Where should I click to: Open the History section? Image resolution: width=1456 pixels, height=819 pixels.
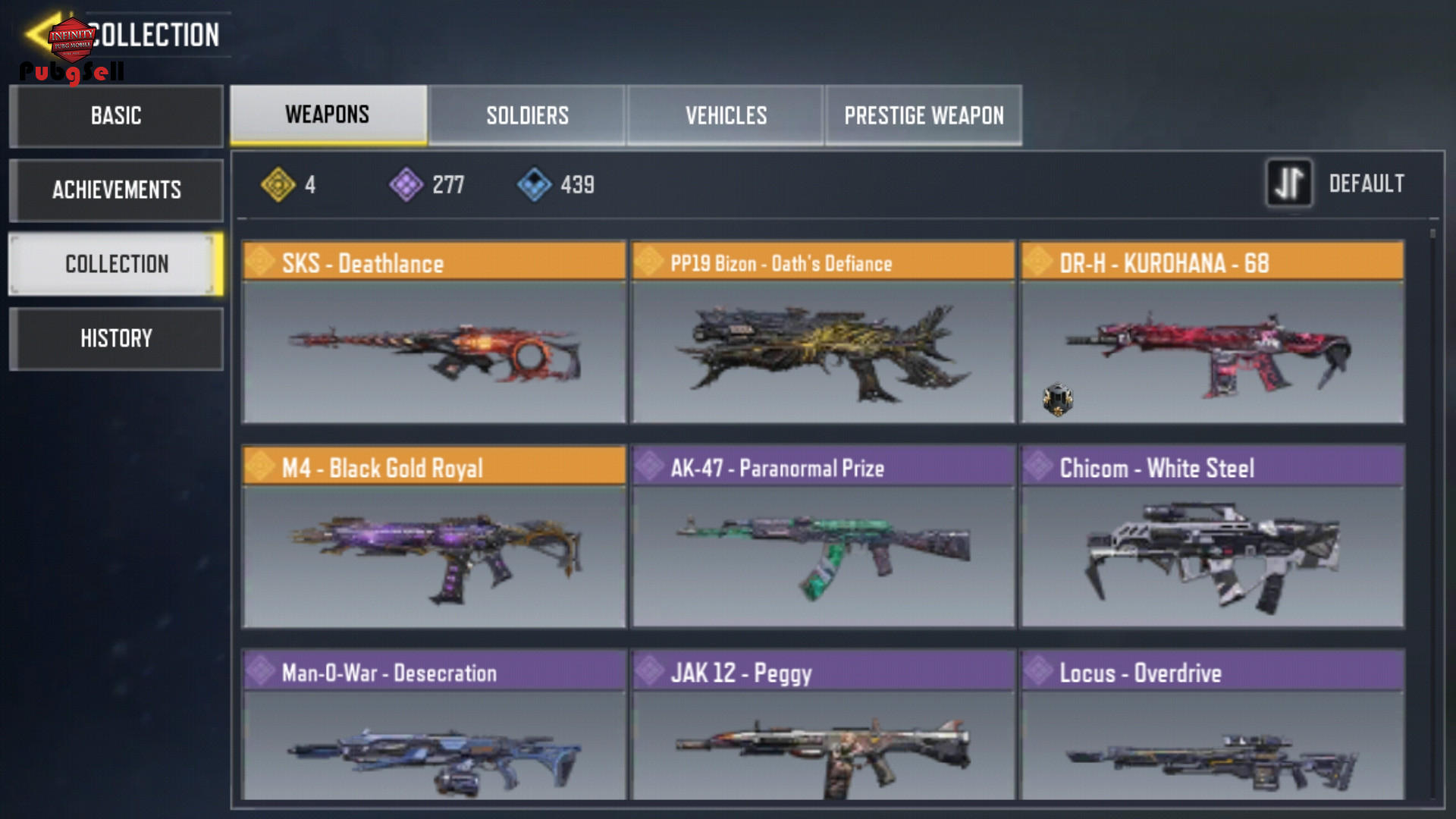point(116,338)
